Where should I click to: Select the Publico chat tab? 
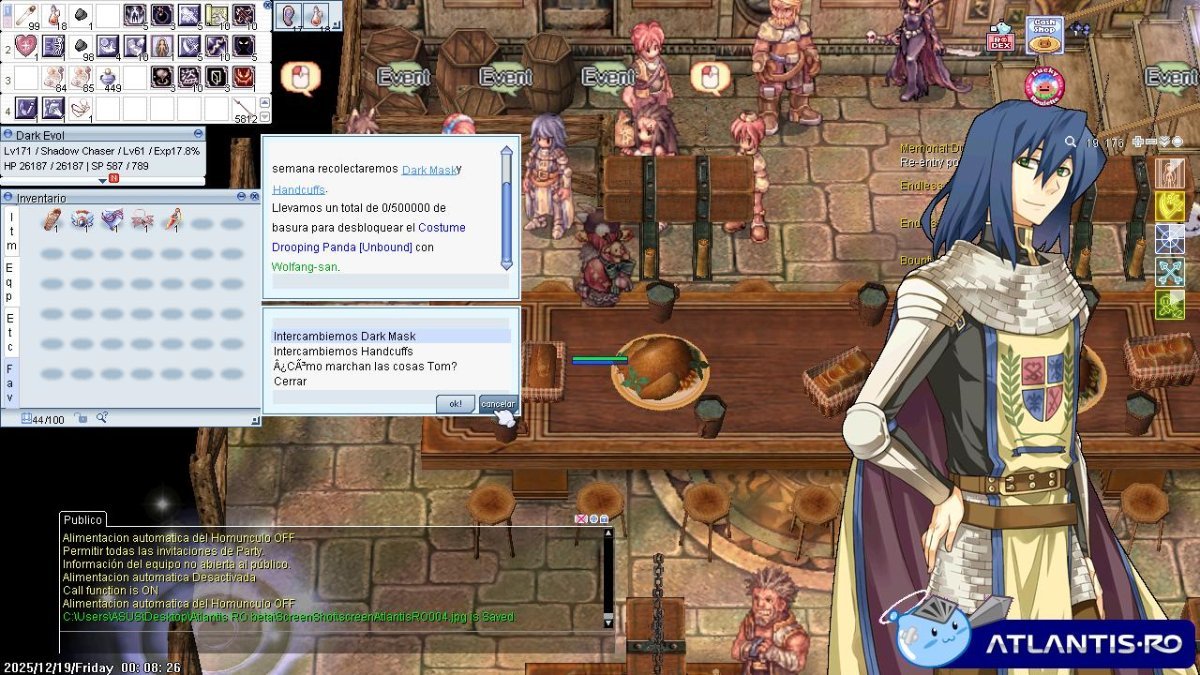pyautogui.click(x=82, y=520)
